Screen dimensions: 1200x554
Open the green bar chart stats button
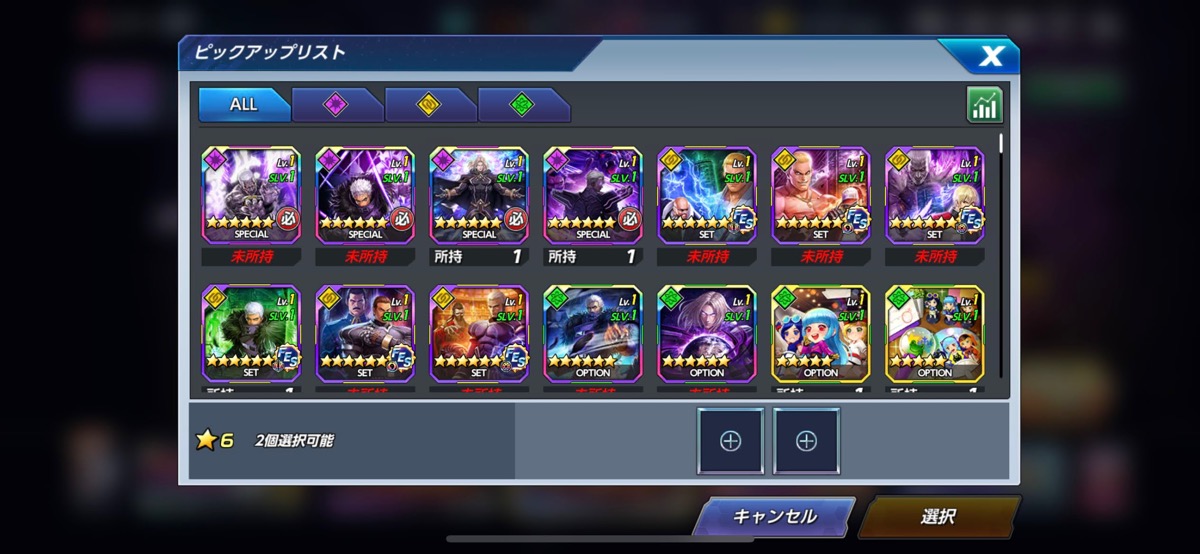click(x=984, y=105)
